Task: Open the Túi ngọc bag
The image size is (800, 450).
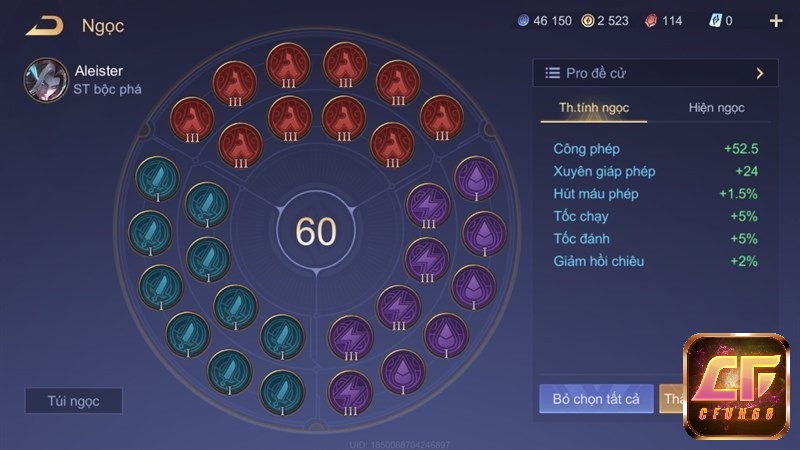Action: point(73,401)
